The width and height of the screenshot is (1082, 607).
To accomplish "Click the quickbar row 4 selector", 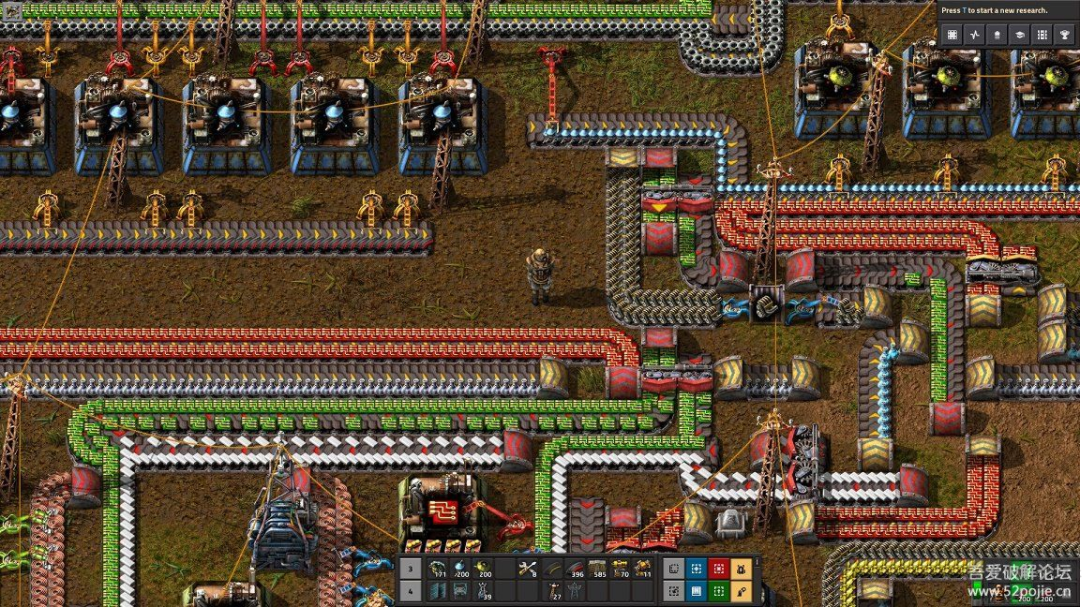I will click(410, 591).
